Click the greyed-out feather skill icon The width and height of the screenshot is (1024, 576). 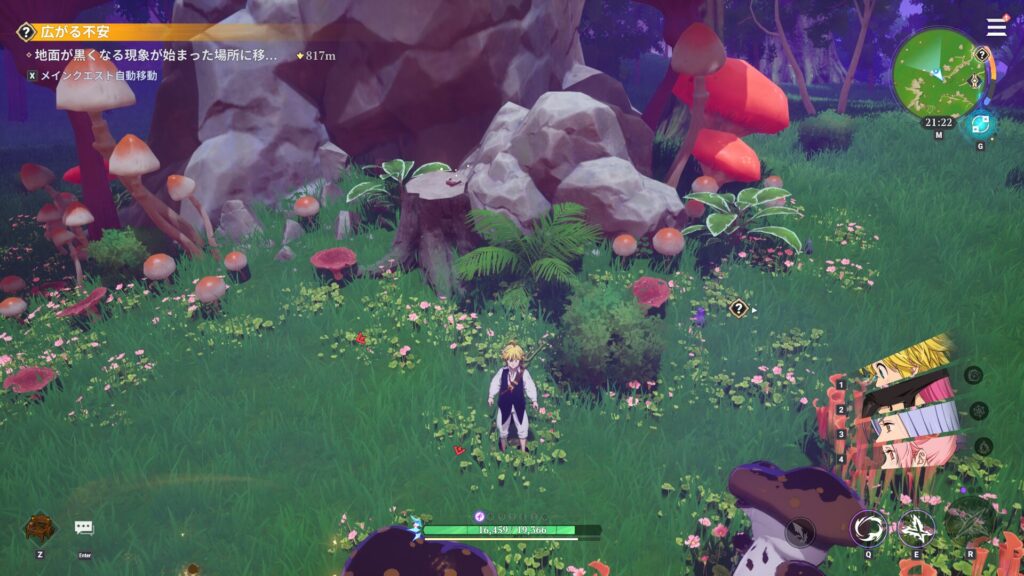pyautogui.click(x=799, y=531)
